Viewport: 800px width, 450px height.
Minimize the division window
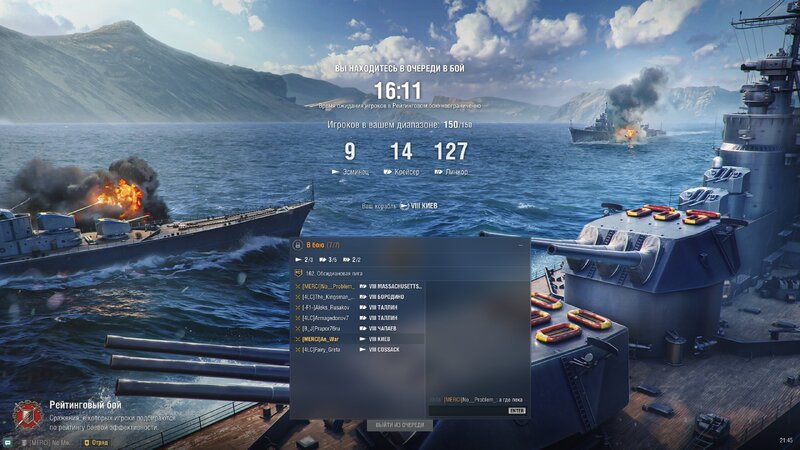coord(519,244)
